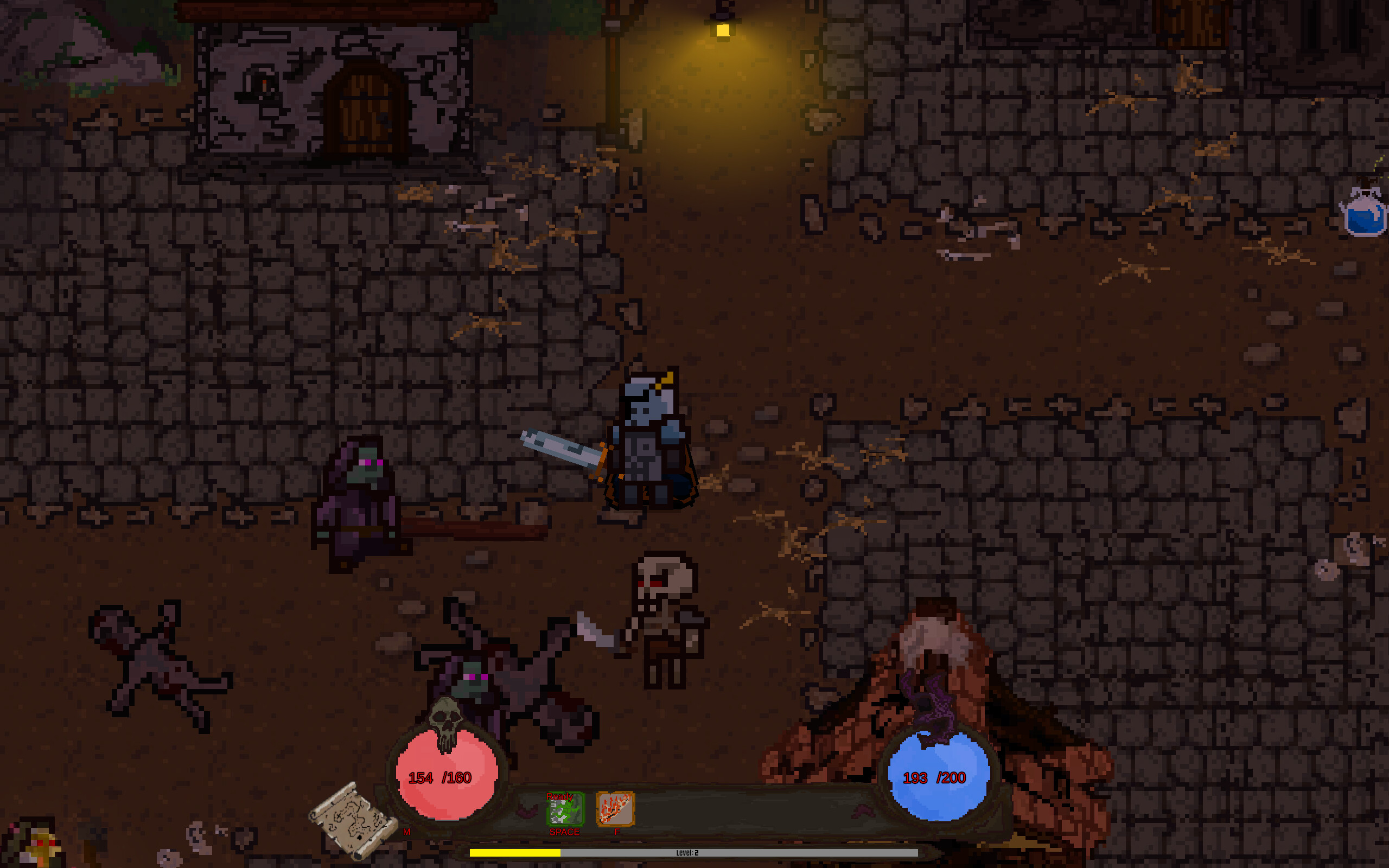Click the F keybind label under flame icon

click(617, 832)
